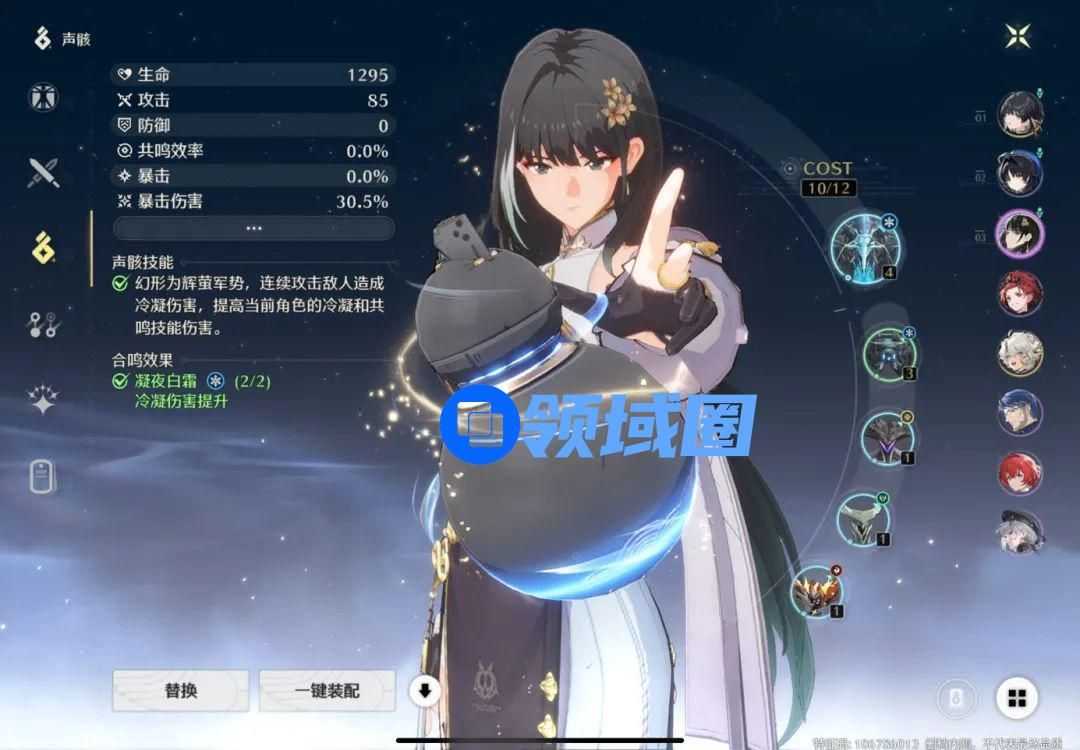Screen dimensions: 1080x750
Task: Open the resonance chain nodes tab
Action: coord(43,324)
